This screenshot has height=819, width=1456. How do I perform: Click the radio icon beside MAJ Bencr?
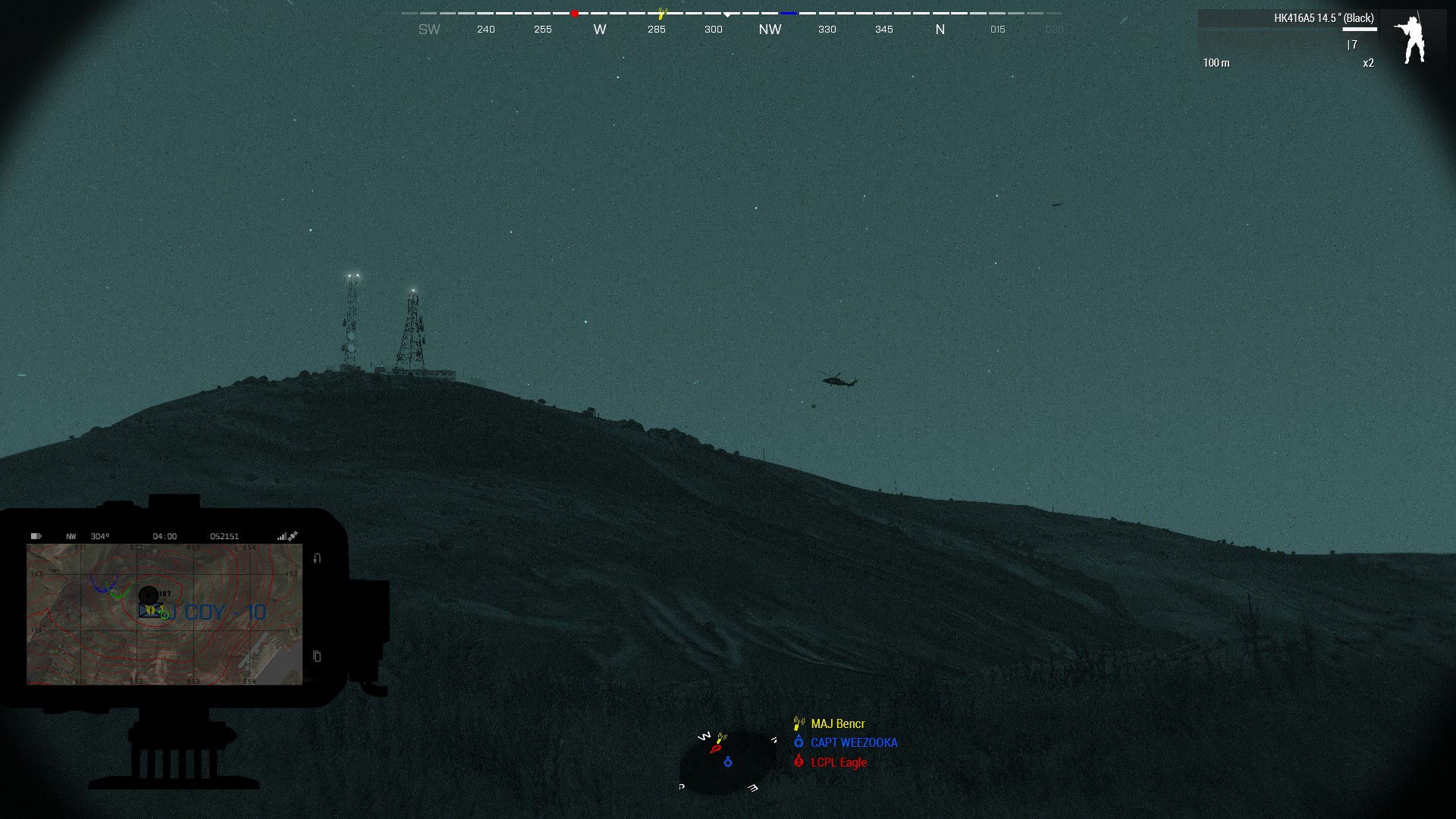(x=797, y=723)
